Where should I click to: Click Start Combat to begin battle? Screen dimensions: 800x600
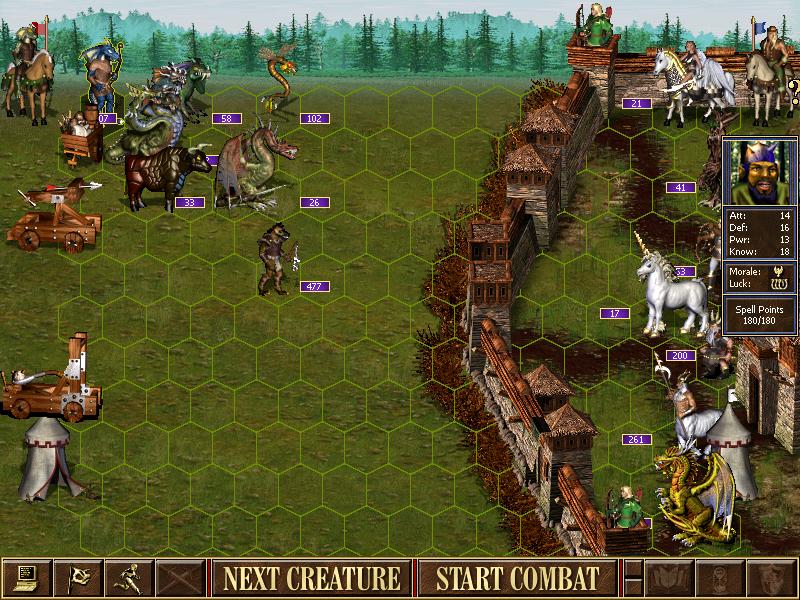tap(516, 578)
